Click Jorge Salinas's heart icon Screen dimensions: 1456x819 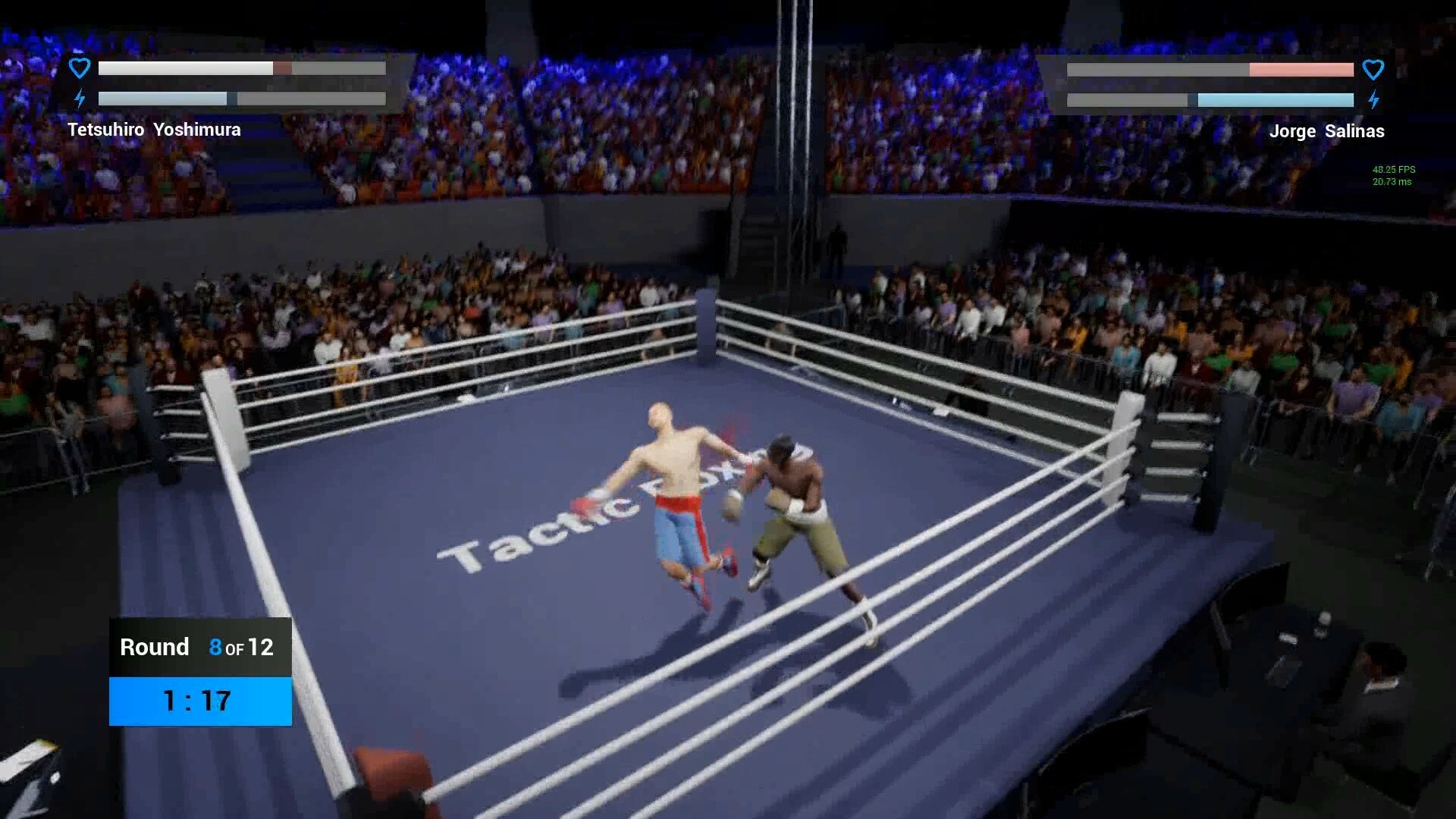(1375, 69)
